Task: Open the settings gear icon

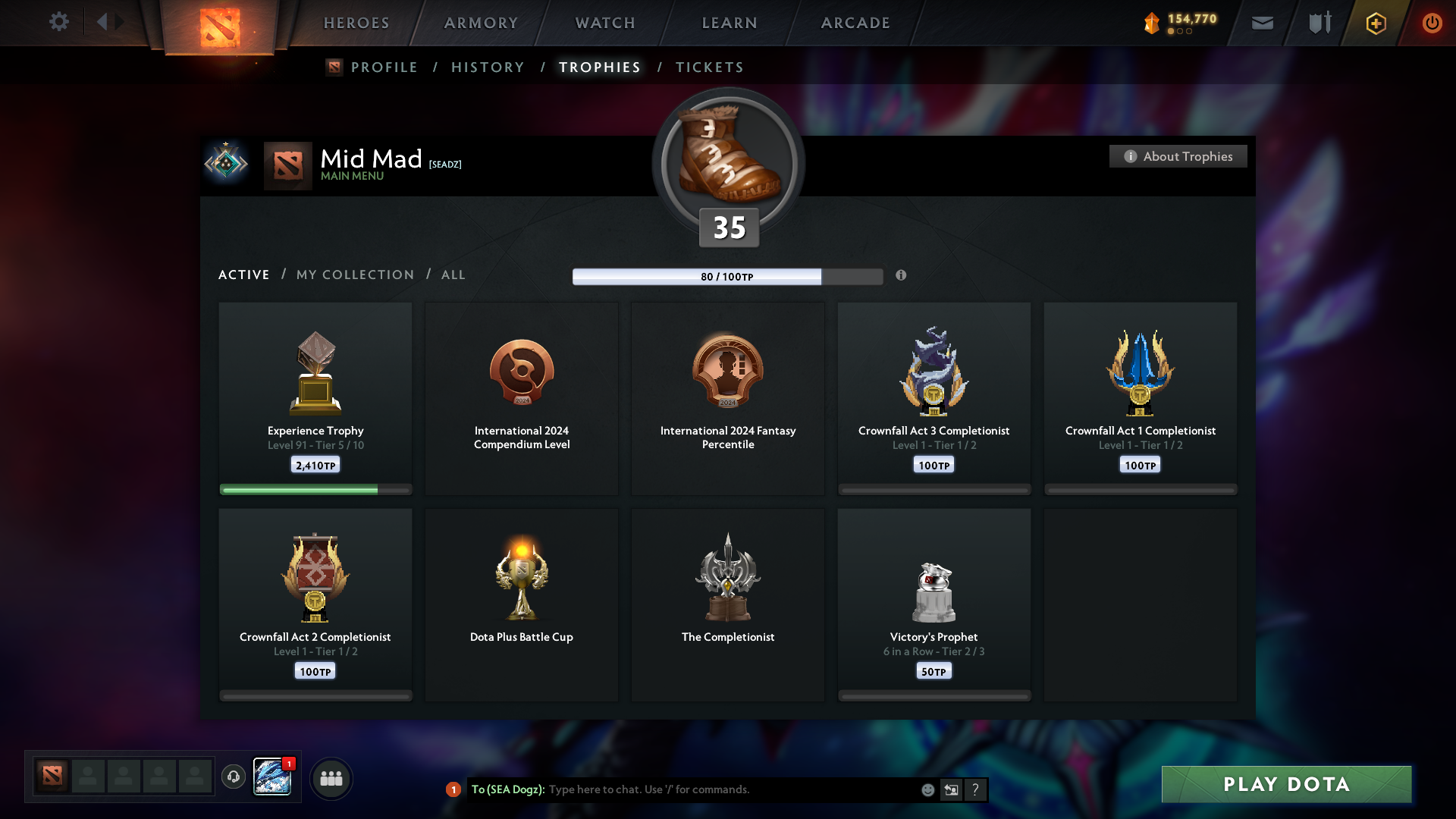Action: (59, 22)
